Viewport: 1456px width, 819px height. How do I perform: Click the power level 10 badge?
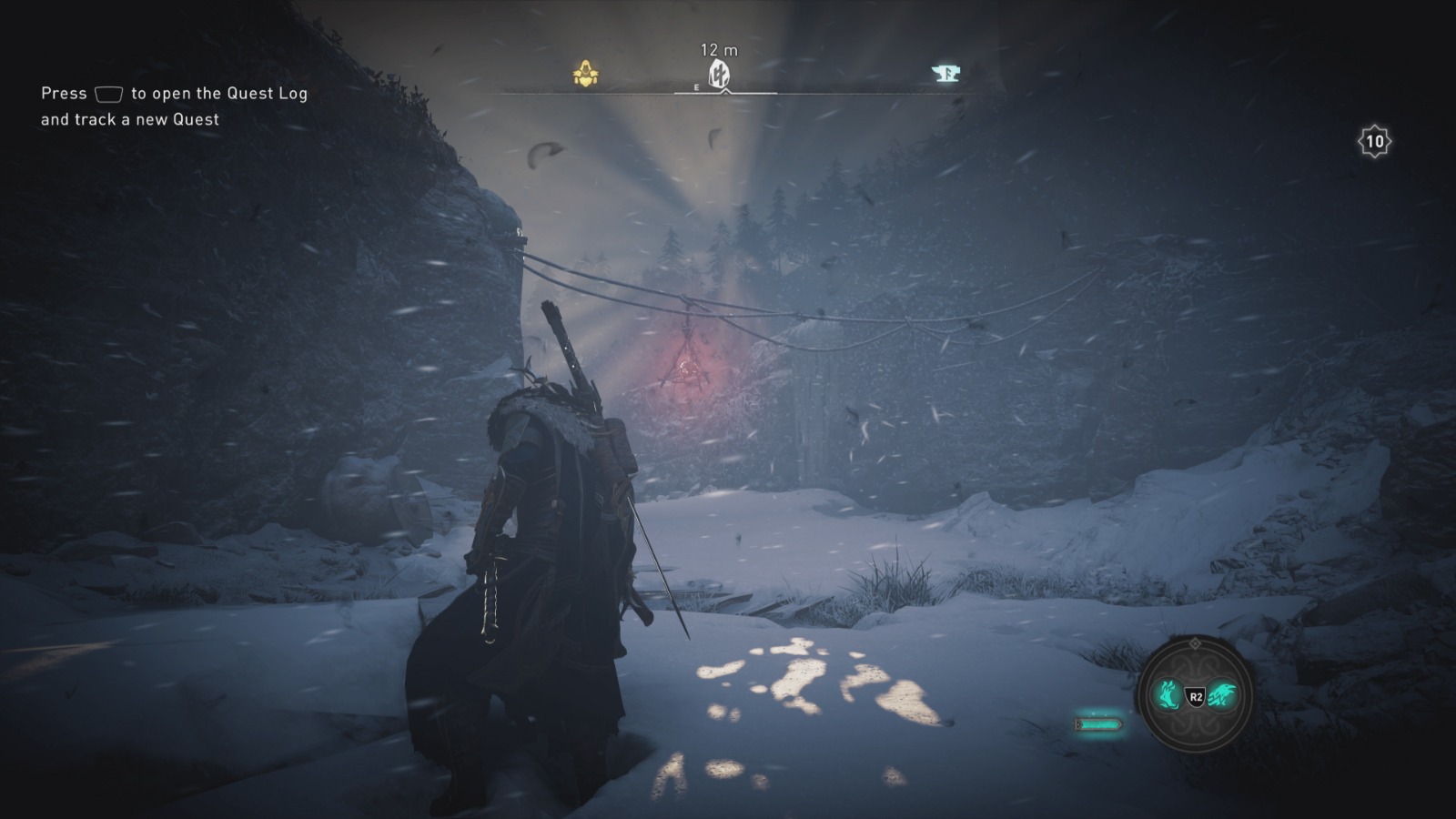[x=1377, y=141]
